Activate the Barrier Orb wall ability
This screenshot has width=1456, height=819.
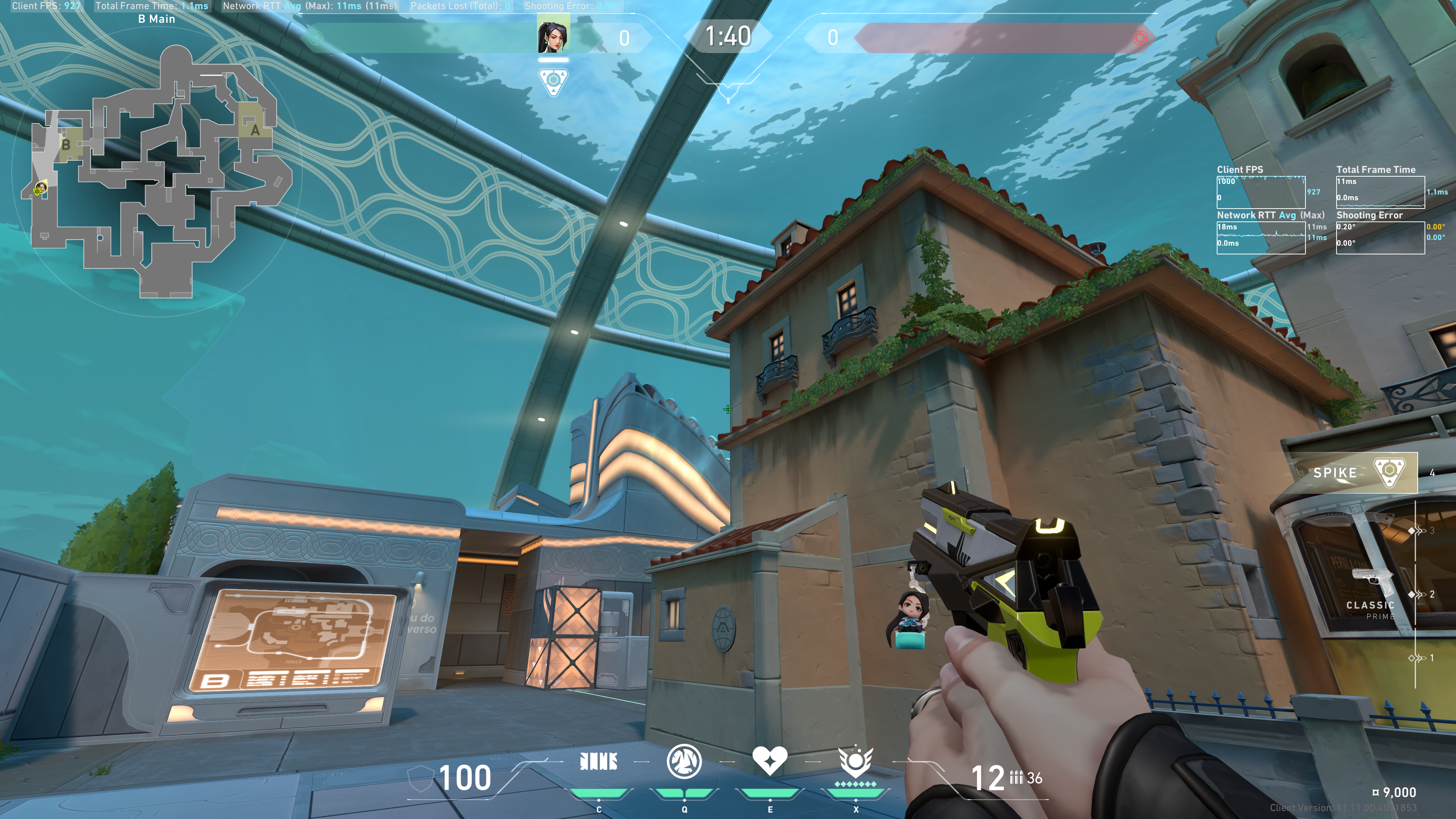tap(599, 762)
